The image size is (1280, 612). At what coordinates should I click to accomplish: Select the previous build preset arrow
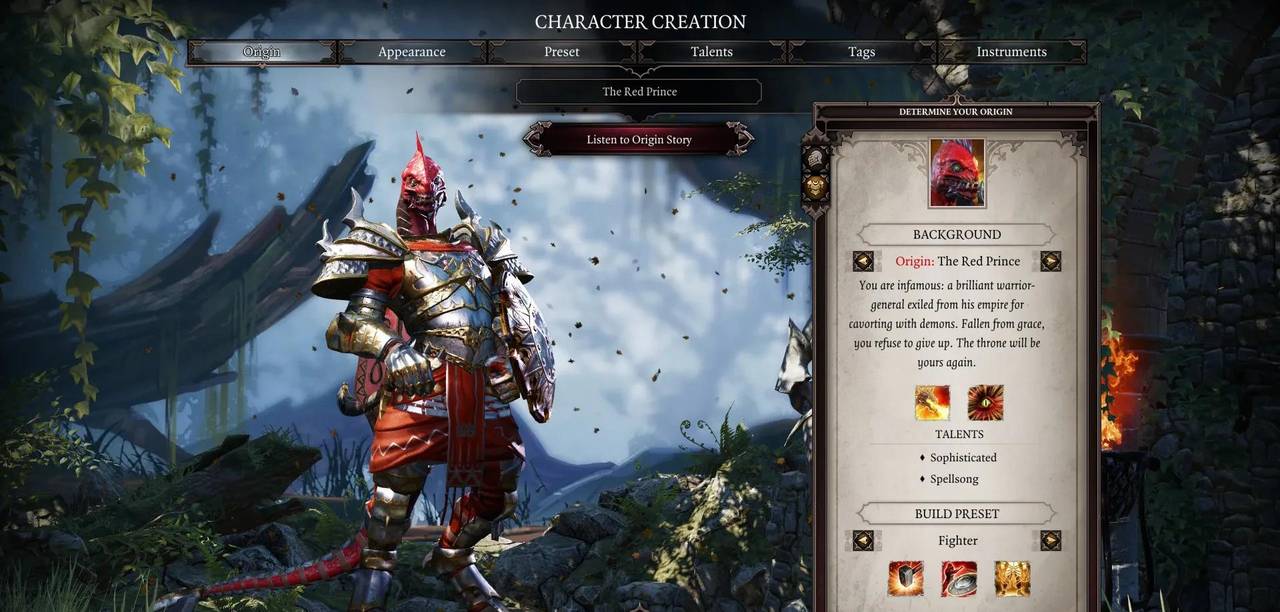tap(863, 541)
